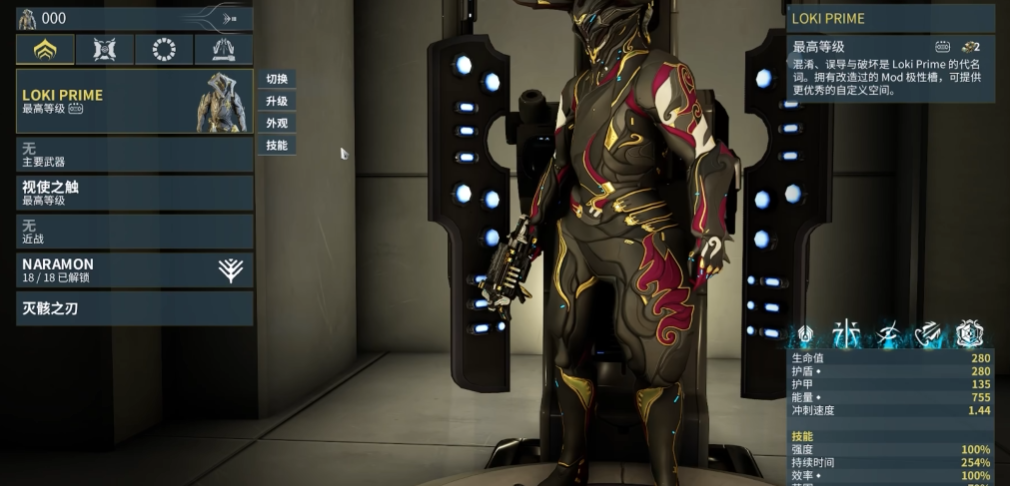Click the 切换 (switch) button
This screenshot has height=486, width=1010.
(x=277, y=79)
